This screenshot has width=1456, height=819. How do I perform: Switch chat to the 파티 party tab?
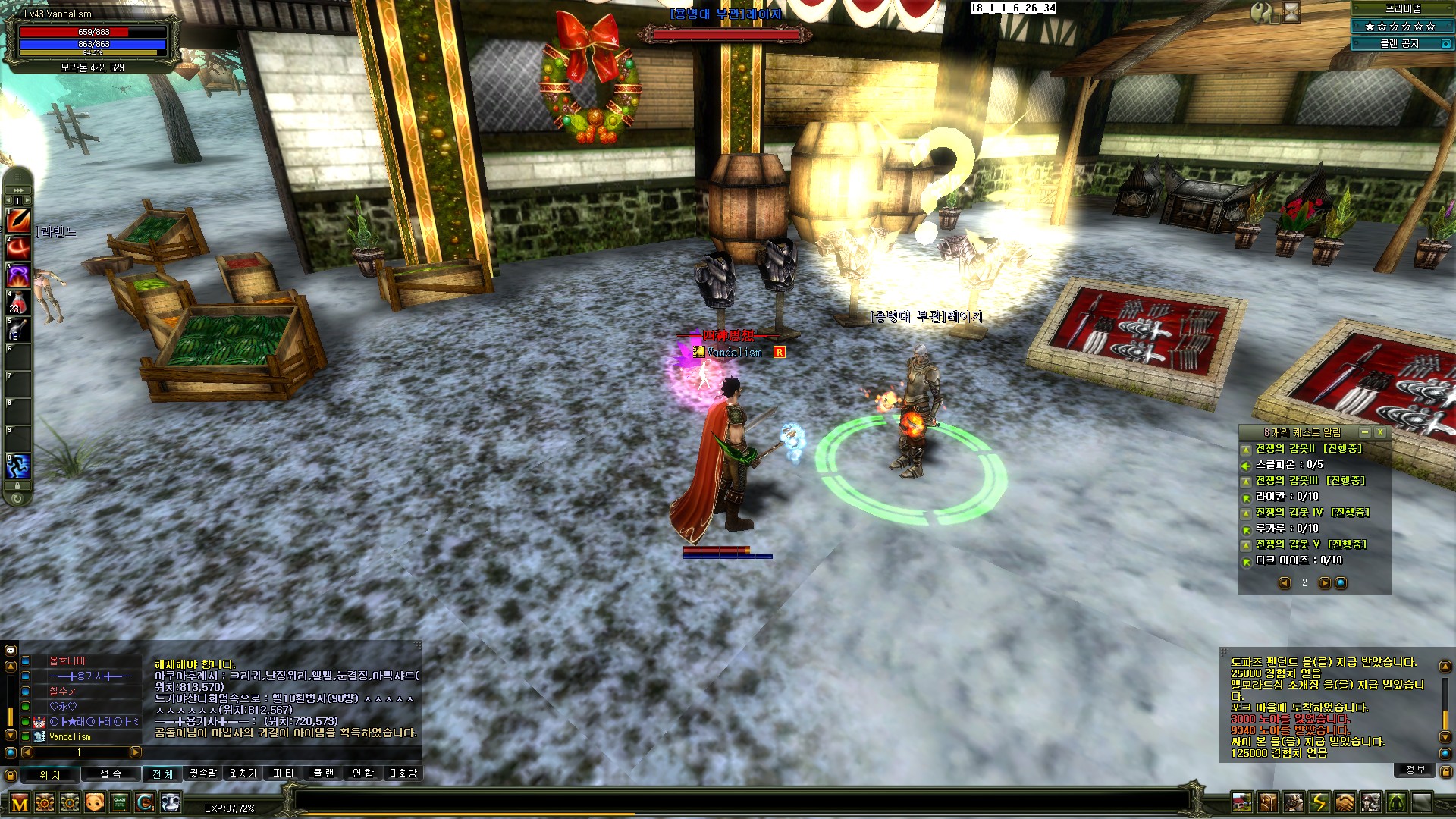pos(283,773)
